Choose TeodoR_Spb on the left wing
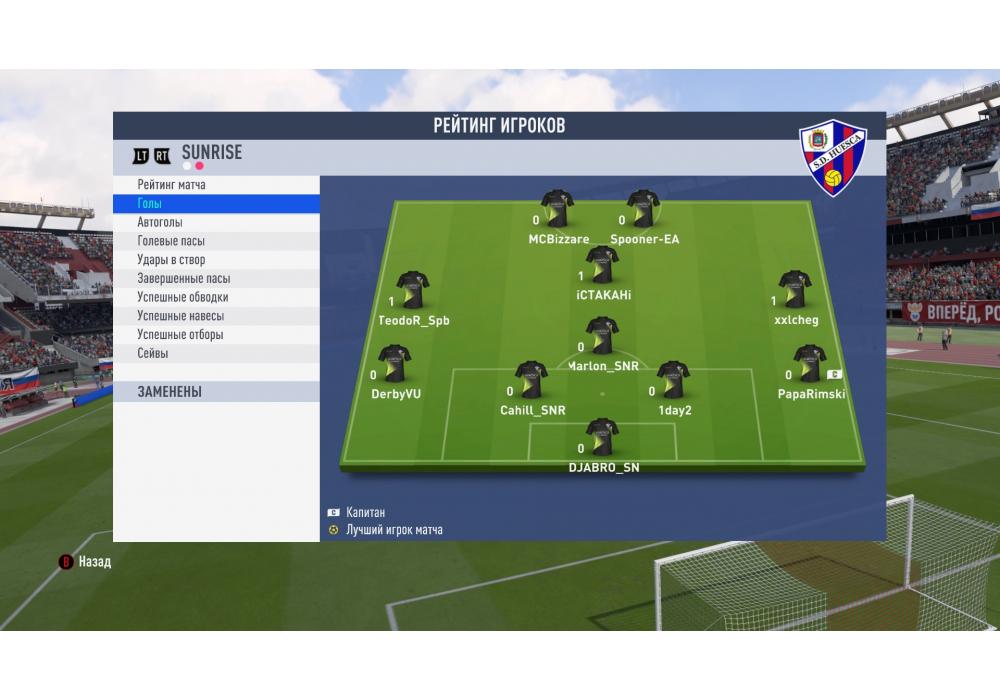The height and width of the screenshot is (700, 1000). coord(412,291)
